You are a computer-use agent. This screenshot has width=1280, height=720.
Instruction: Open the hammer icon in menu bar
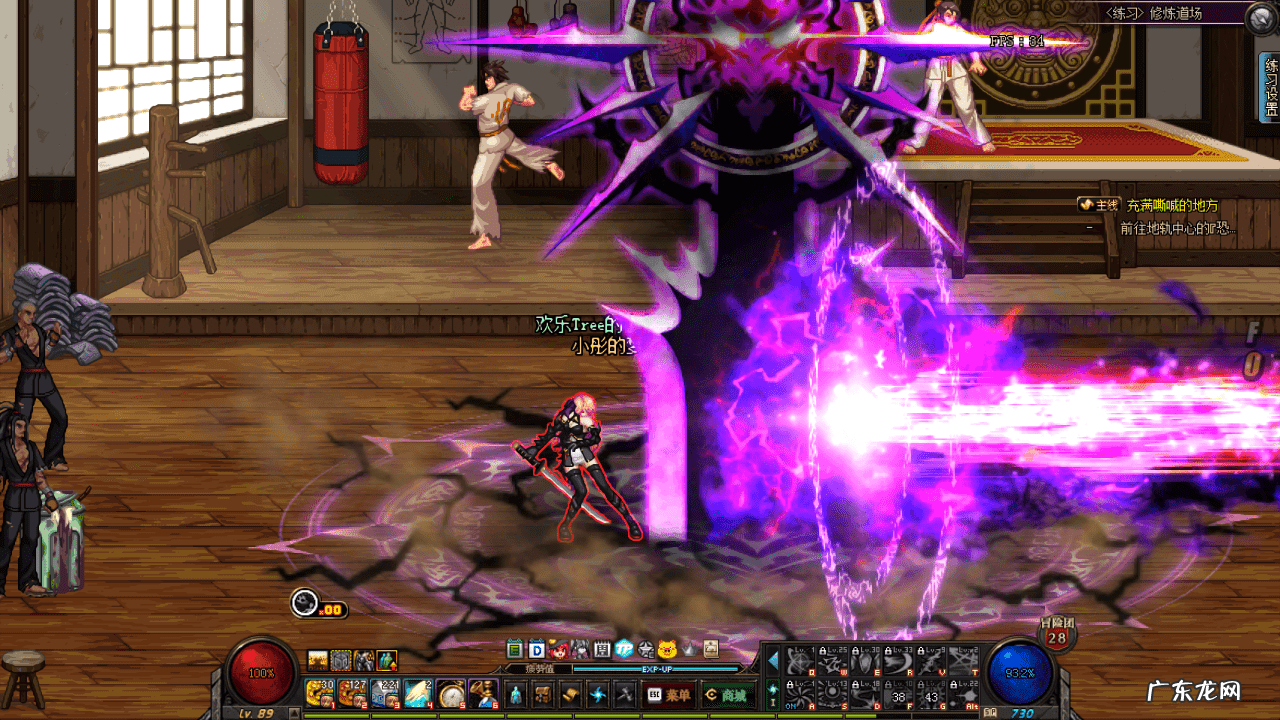coord(625,693)
